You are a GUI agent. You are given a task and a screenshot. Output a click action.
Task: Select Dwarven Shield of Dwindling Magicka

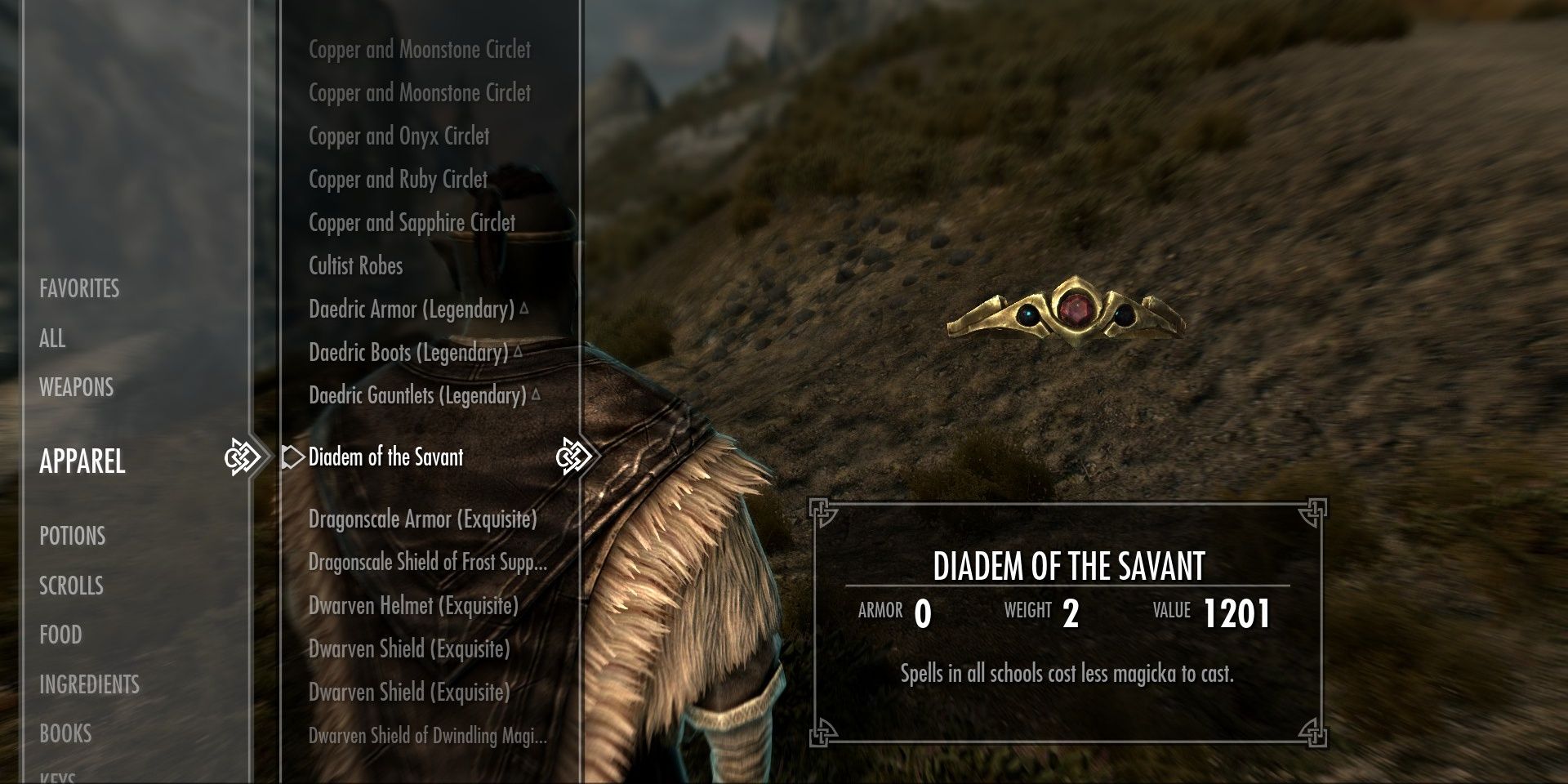pyautogui.click(x=427, y=736)
